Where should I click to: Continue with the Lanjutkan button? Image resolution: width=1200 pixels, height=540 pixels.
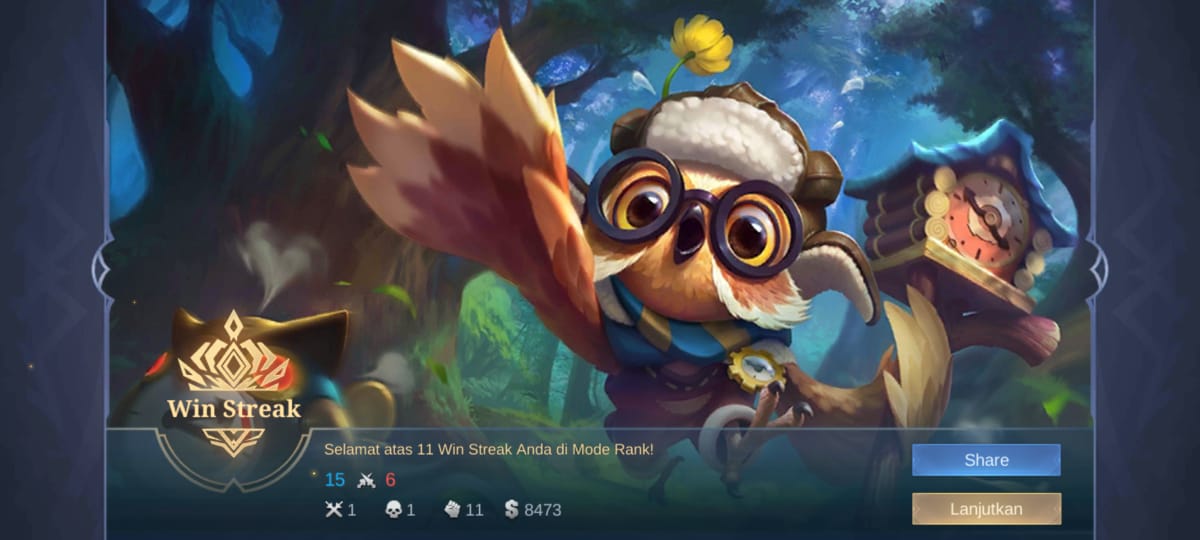click(x=985, y=508)
